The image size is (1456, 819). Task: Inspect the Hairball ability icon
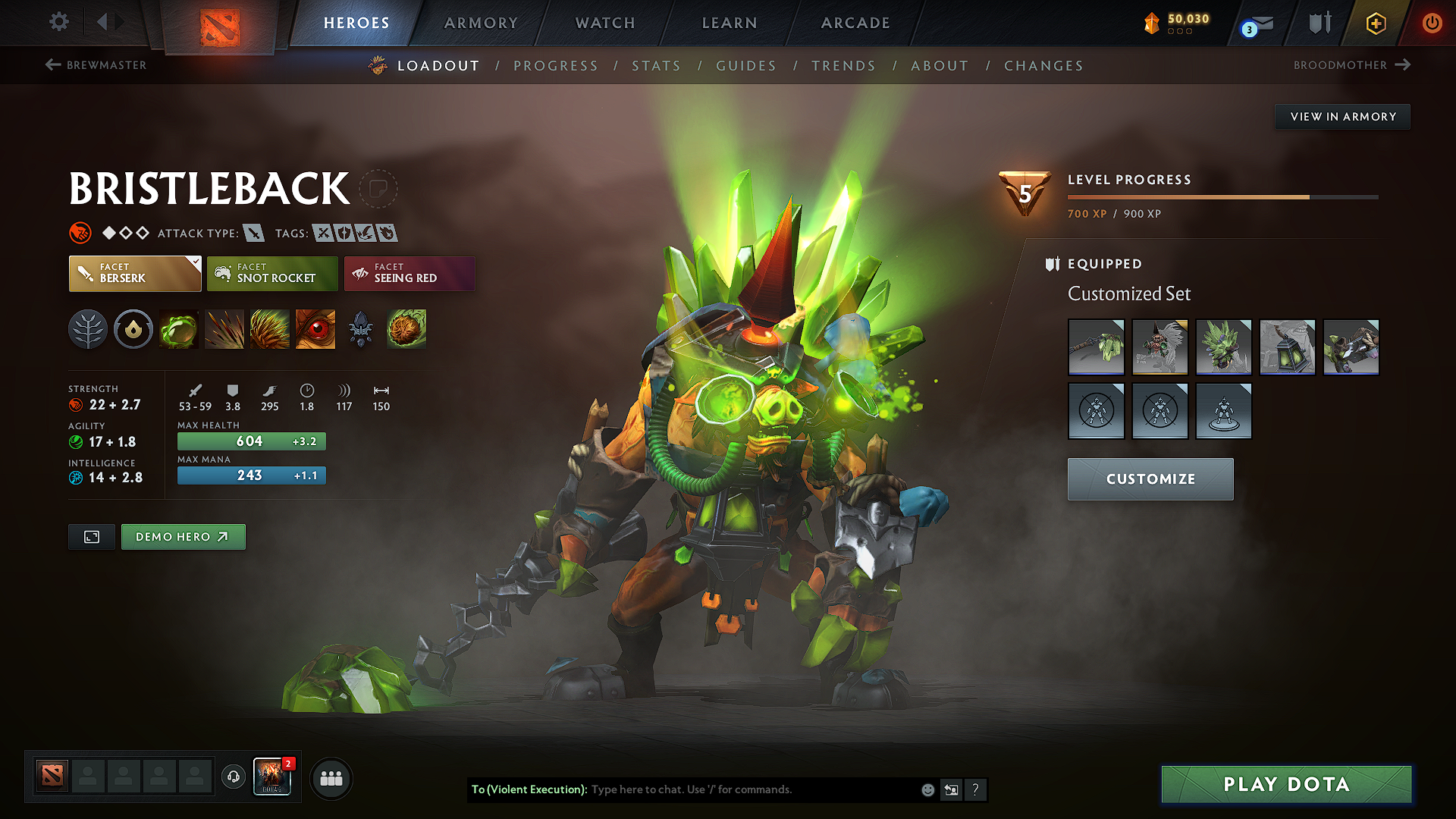(x=406, y=329)
